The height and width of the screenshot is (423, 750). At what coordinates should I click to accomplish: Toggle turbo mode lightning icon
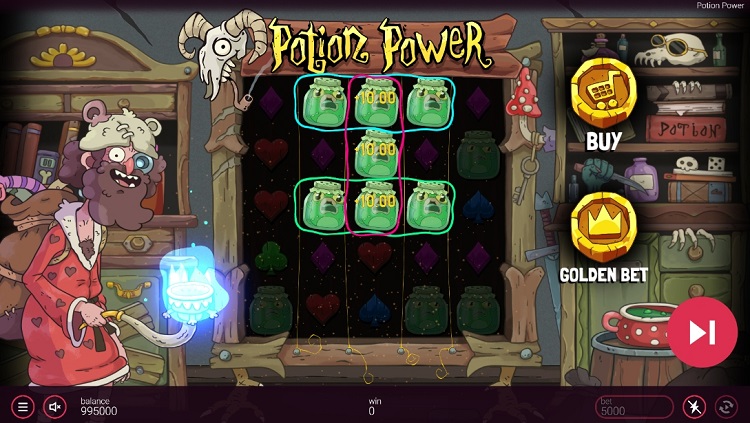tap(694, 407)
